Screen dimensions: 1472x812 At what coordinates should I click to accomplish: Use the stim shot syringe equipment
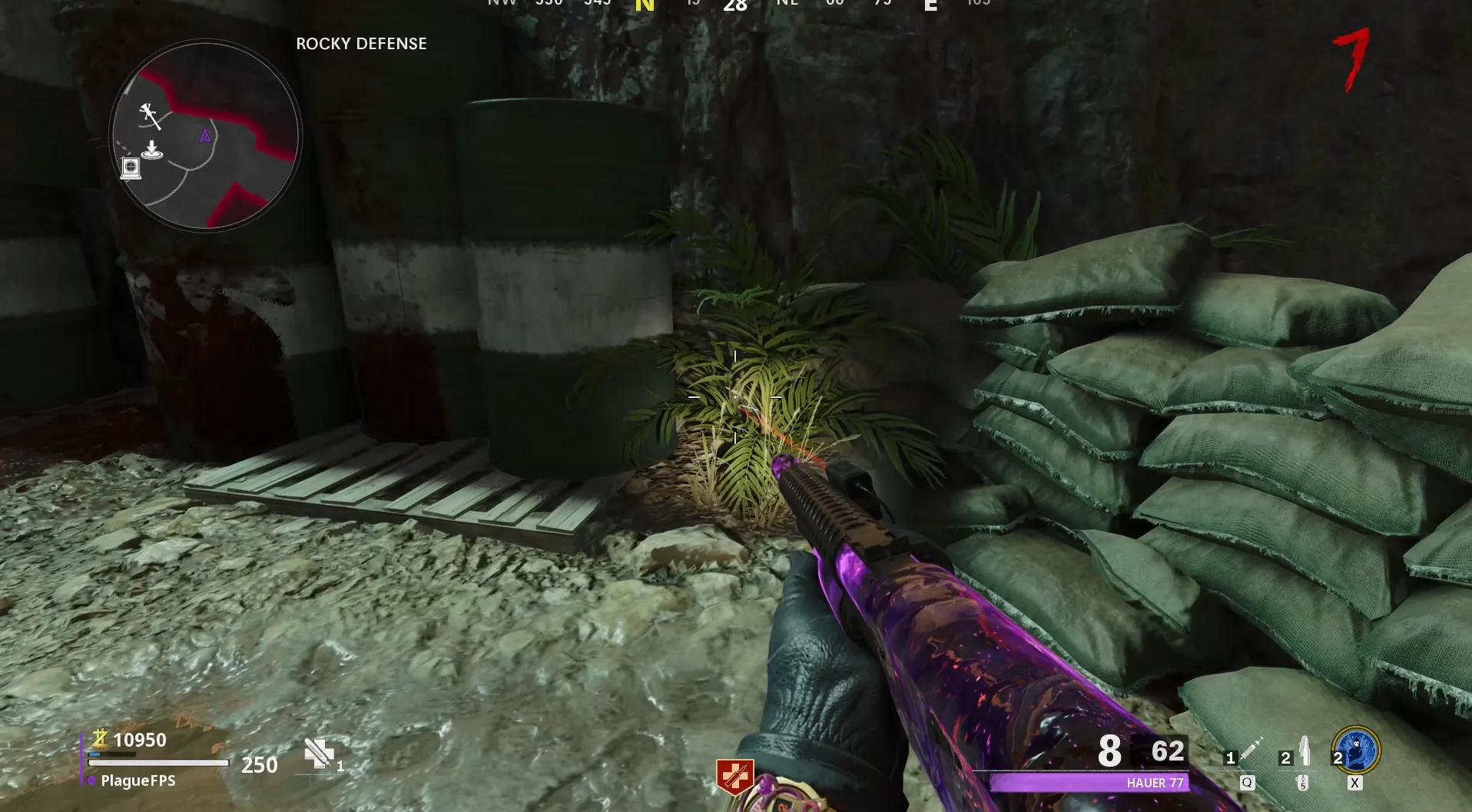(x=1250, y=751)
